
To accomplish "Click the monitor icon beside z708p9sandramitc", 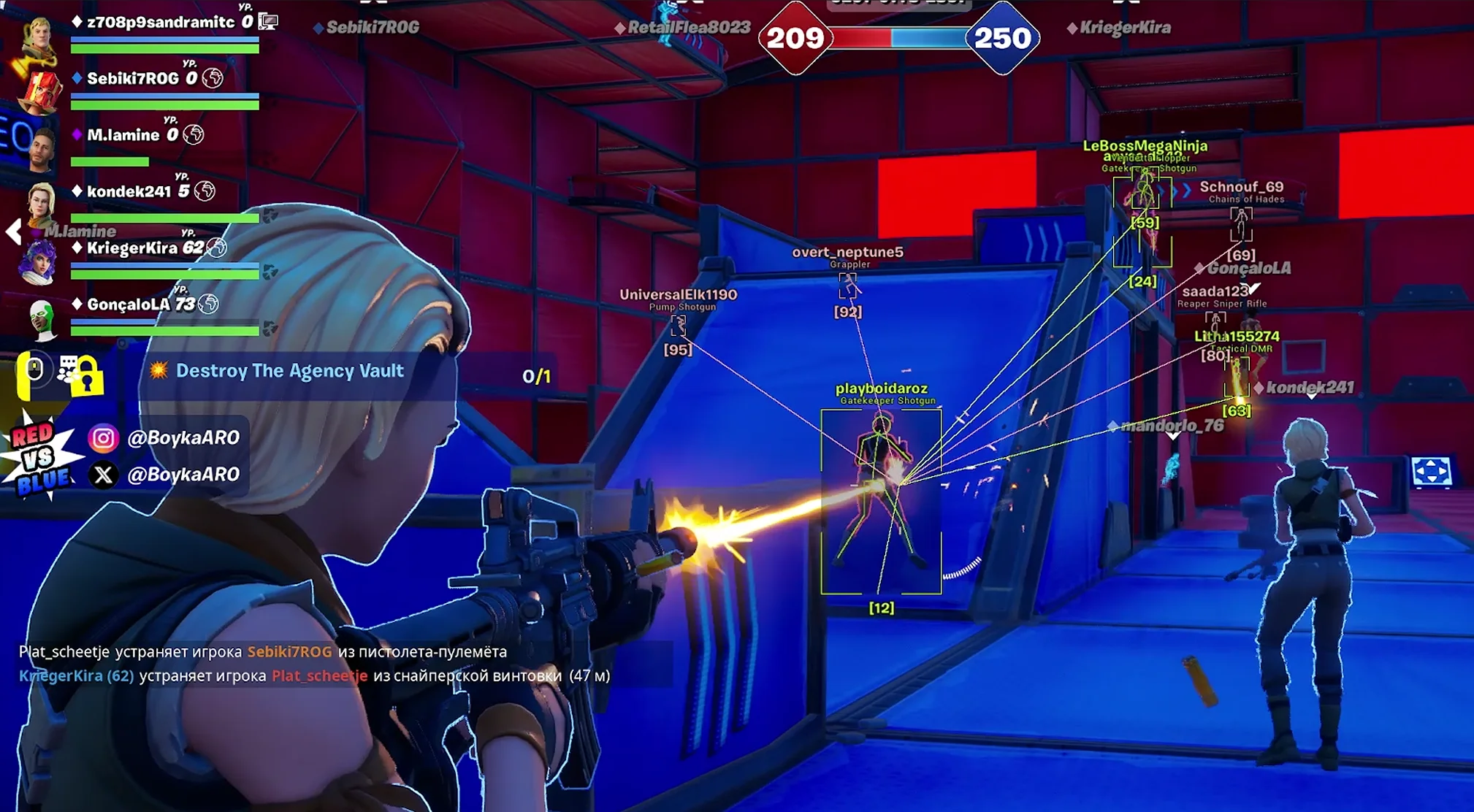I will [268, 22].
